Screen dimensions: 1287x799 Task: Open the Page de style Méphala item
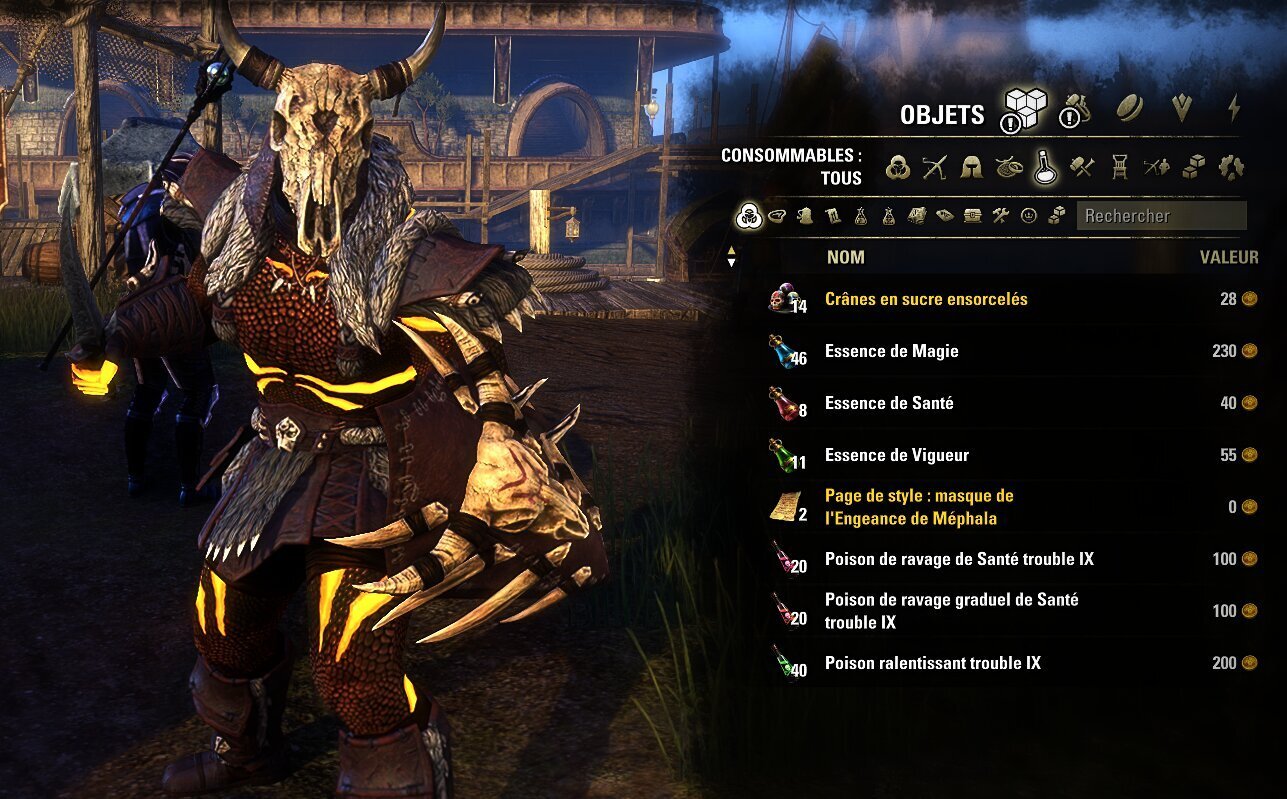(918, 507)
